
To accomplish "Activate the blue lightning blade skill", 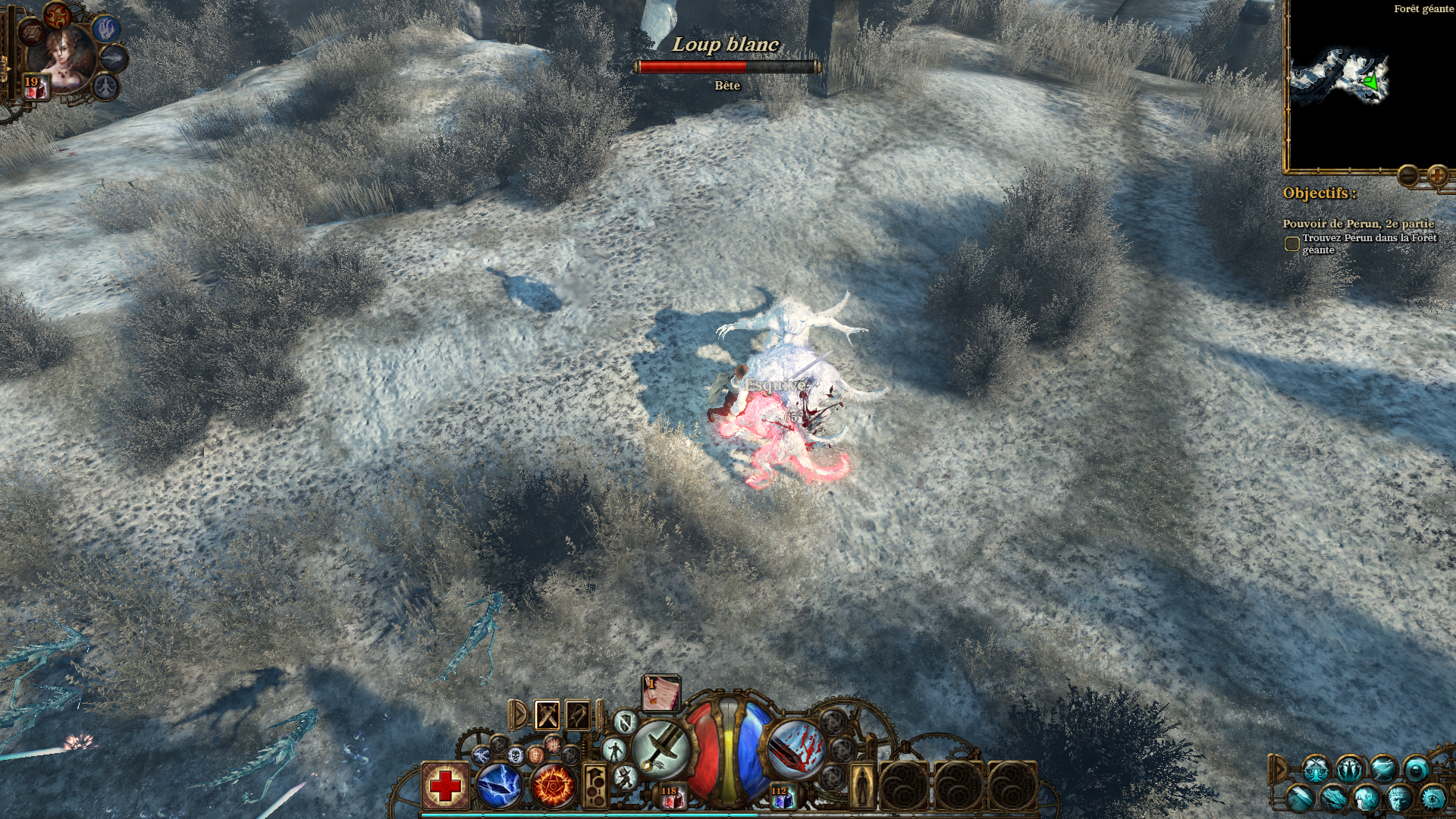I will pos(499,786).
